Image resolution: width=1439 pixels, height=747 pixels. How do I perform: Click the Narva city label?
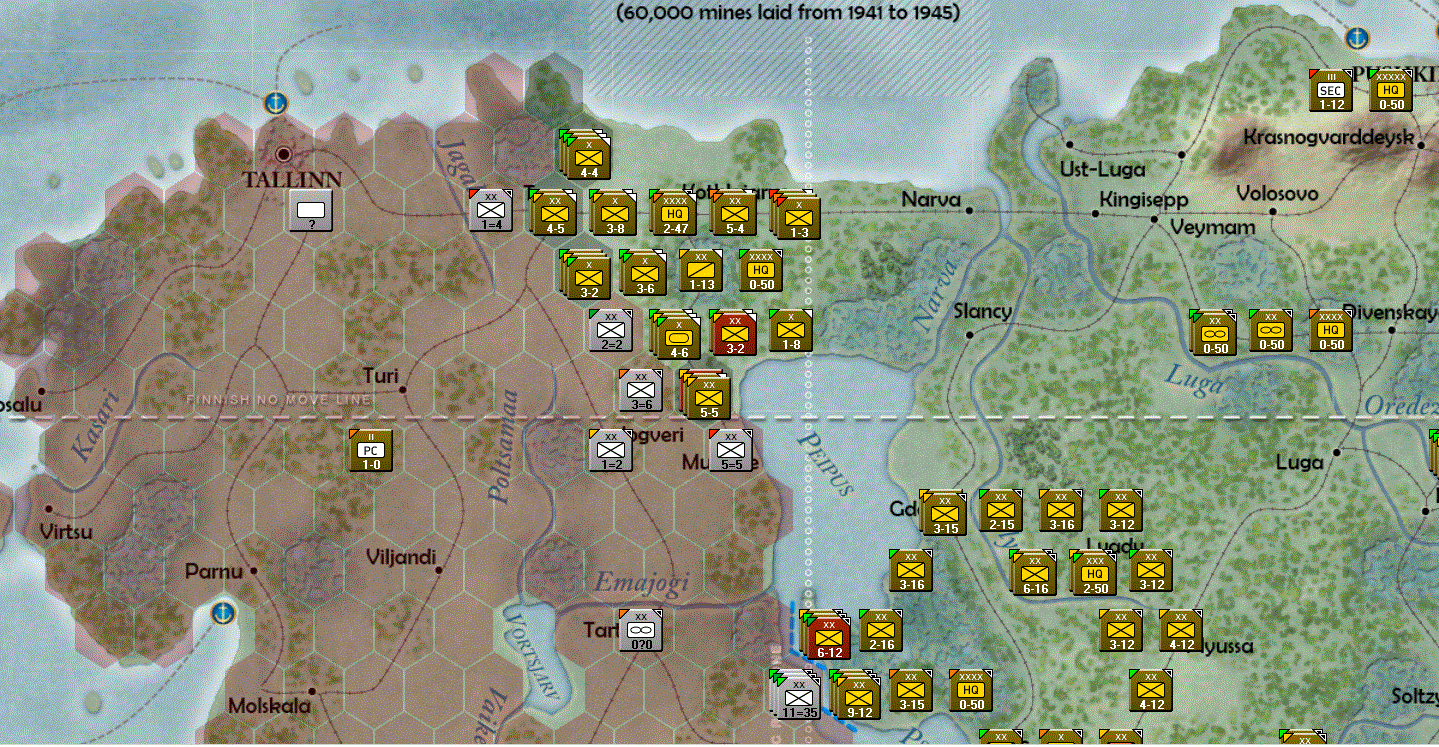(930, 200)
